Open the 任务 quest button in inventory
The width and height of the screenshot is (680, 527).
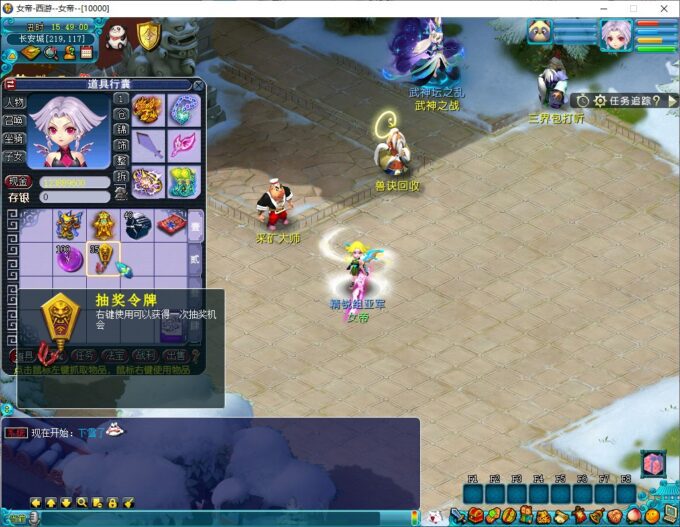(85, 354)
